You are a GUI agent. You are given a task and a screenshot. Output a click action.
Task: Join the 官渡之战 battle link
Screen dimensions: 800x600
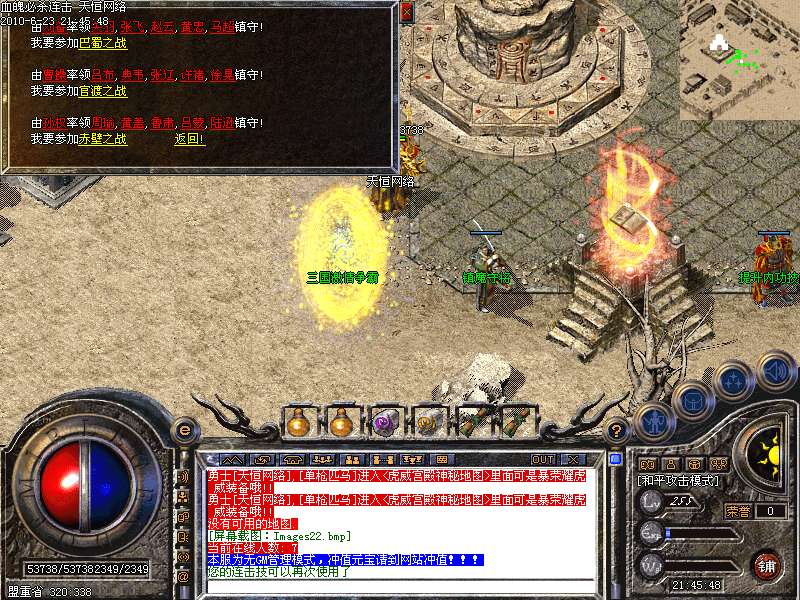(103, 91)
